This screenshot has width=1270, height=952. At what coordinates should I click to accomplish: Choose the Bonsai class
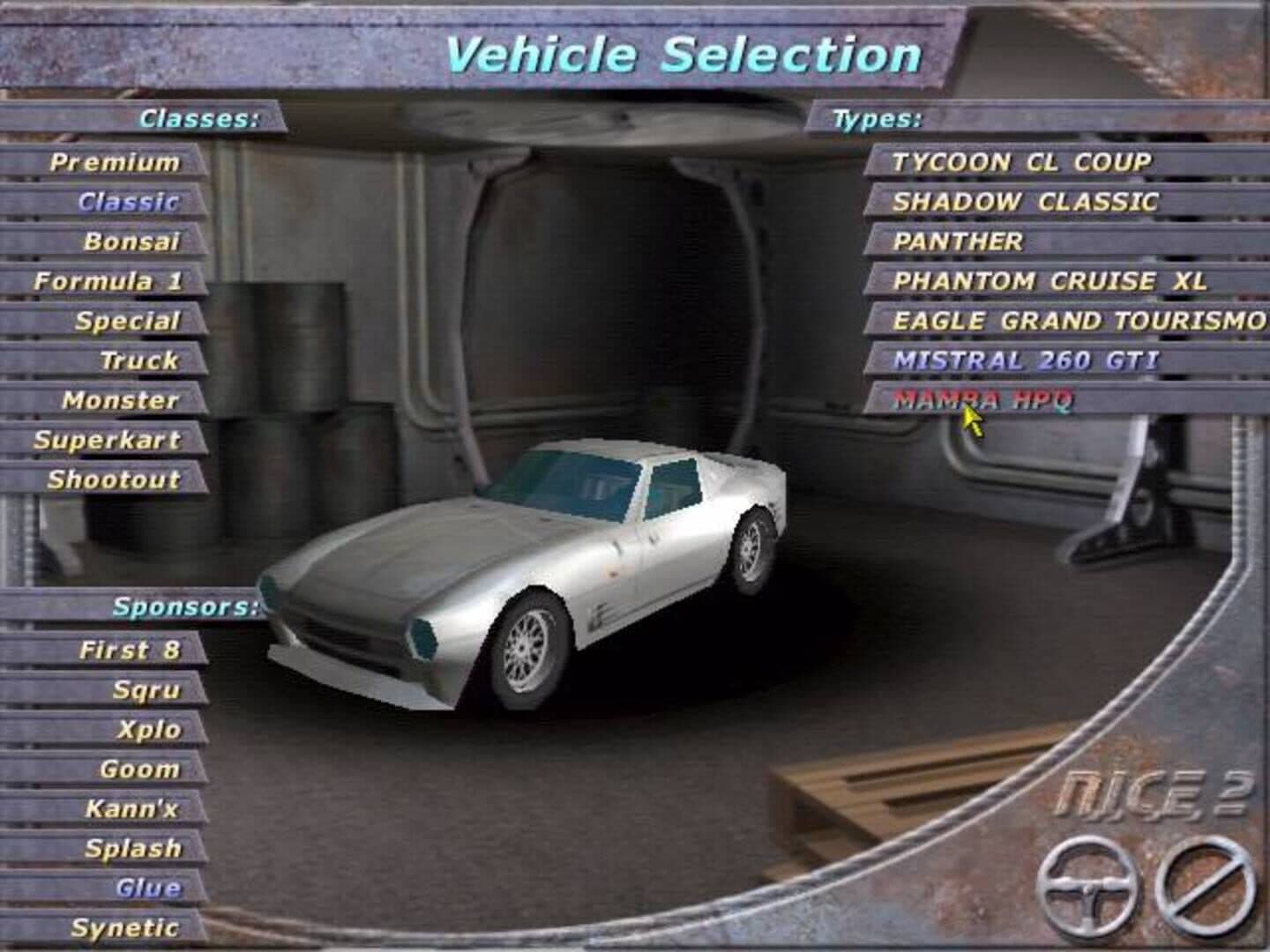[131, 242]
